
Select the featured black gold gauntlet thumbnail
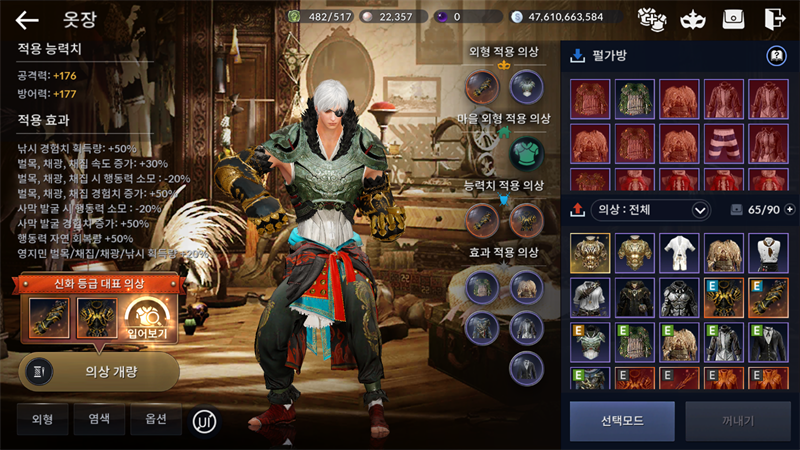click(48, 319)
